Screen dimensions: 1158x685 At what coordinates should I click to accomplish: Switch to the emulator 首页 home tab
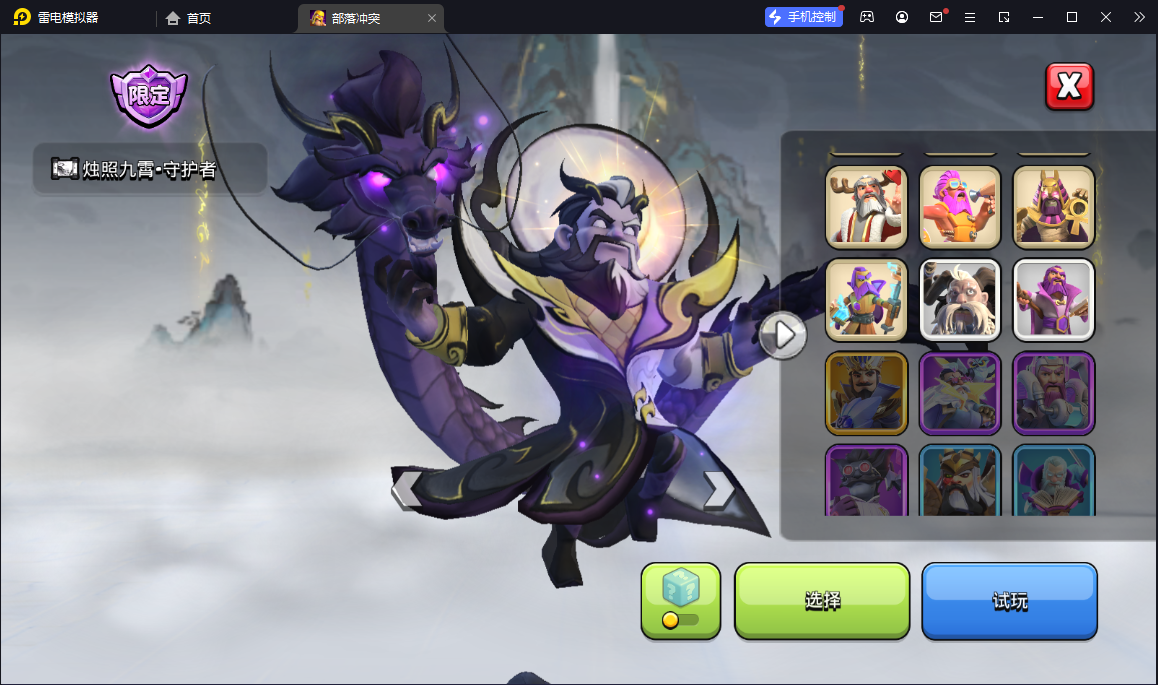point(189,18)
